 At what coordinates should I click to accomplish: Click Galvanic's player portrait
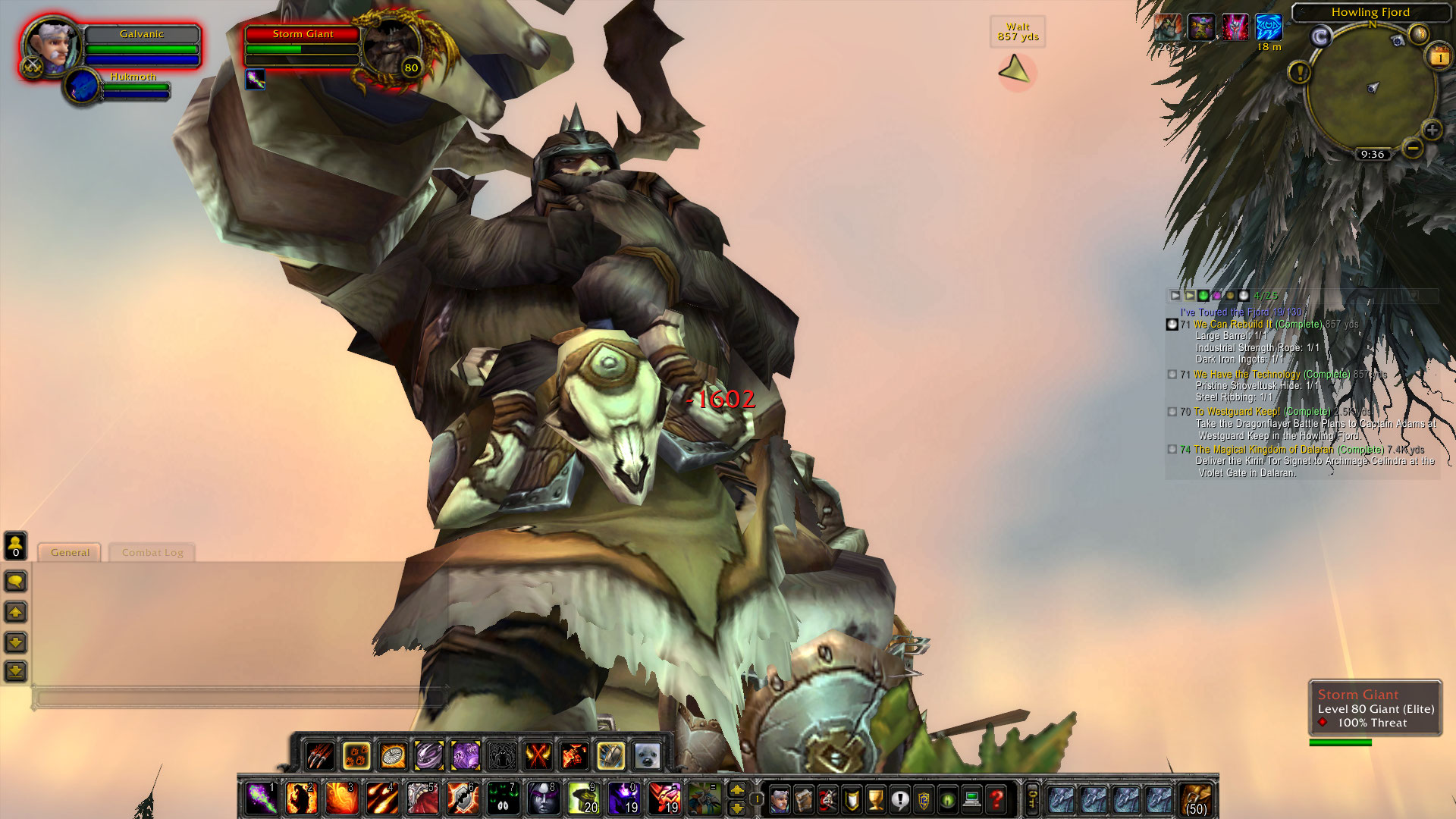[52, 45]
